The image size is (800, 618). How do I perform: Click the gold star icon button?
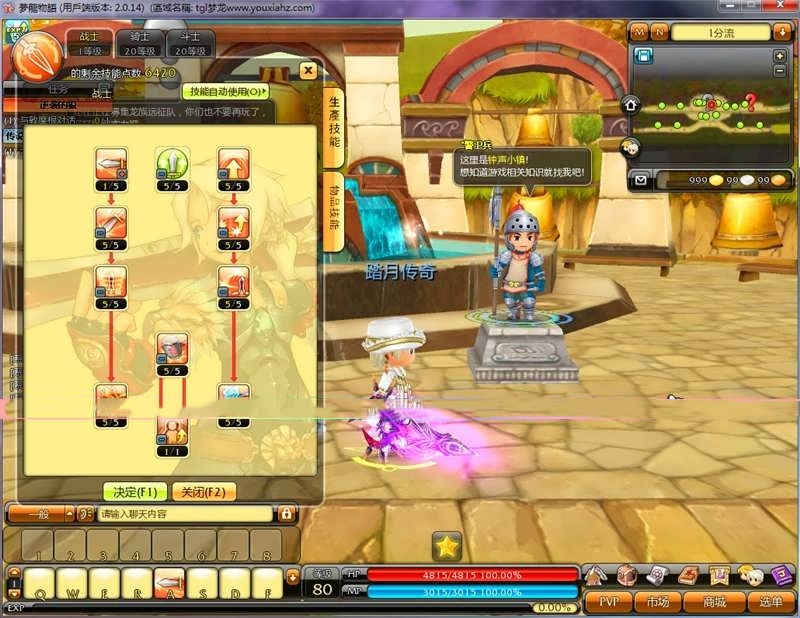pyautogui.click(x=447, y=546)
